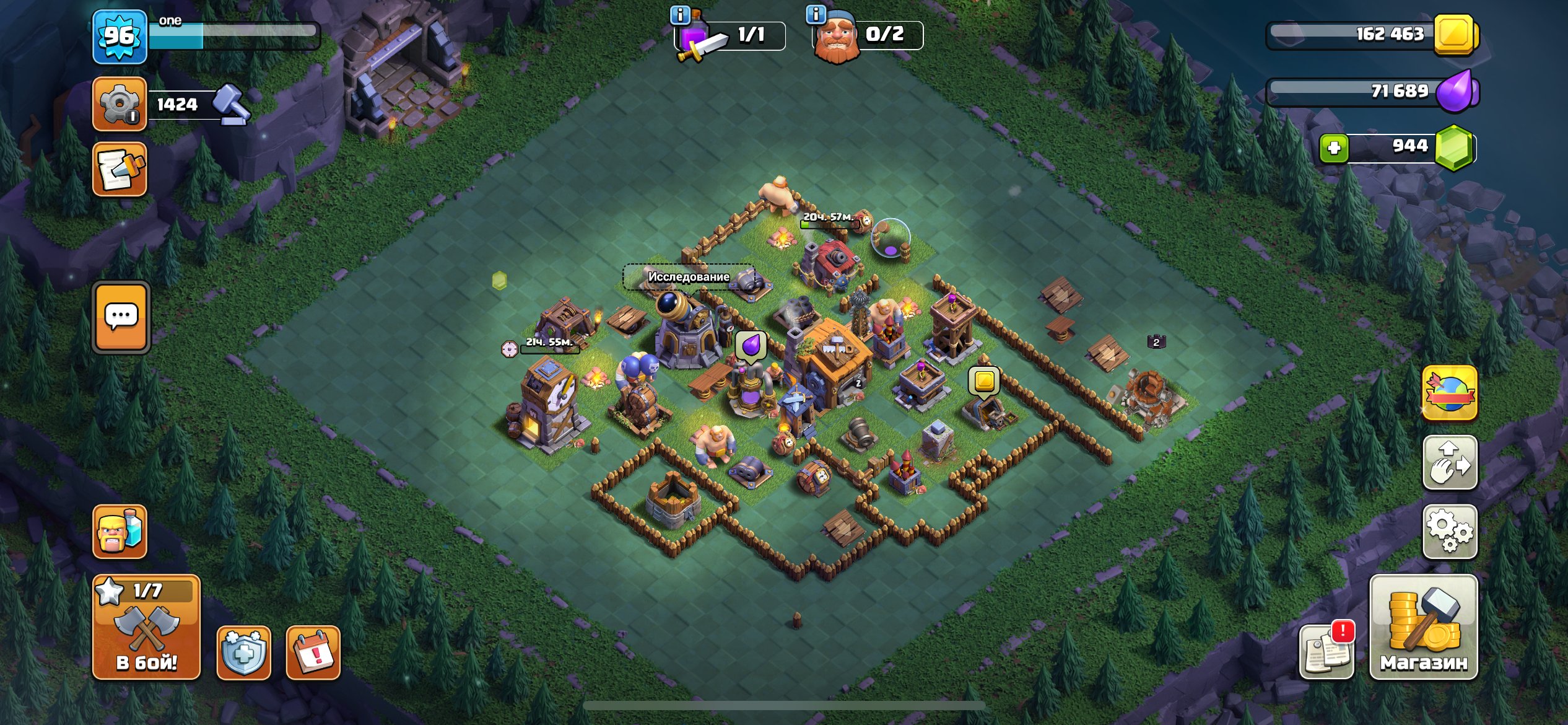This screenshot has height=725, width=1568.
Task: Show info for the laboratory sword slot
Action: [680, 15]
